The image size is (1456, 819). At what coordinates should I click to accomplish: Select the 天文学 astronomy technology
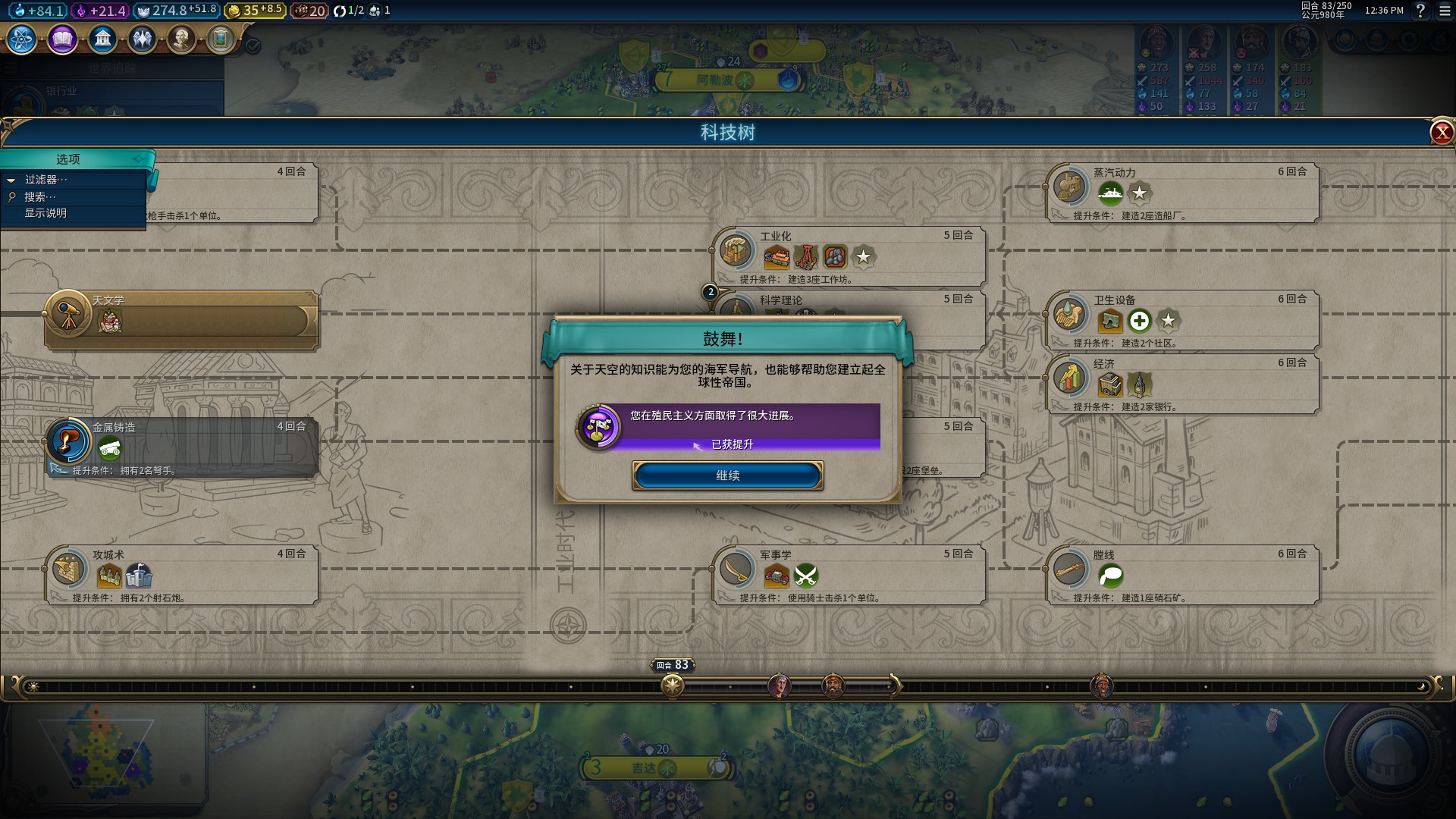(x=180, y=319)
